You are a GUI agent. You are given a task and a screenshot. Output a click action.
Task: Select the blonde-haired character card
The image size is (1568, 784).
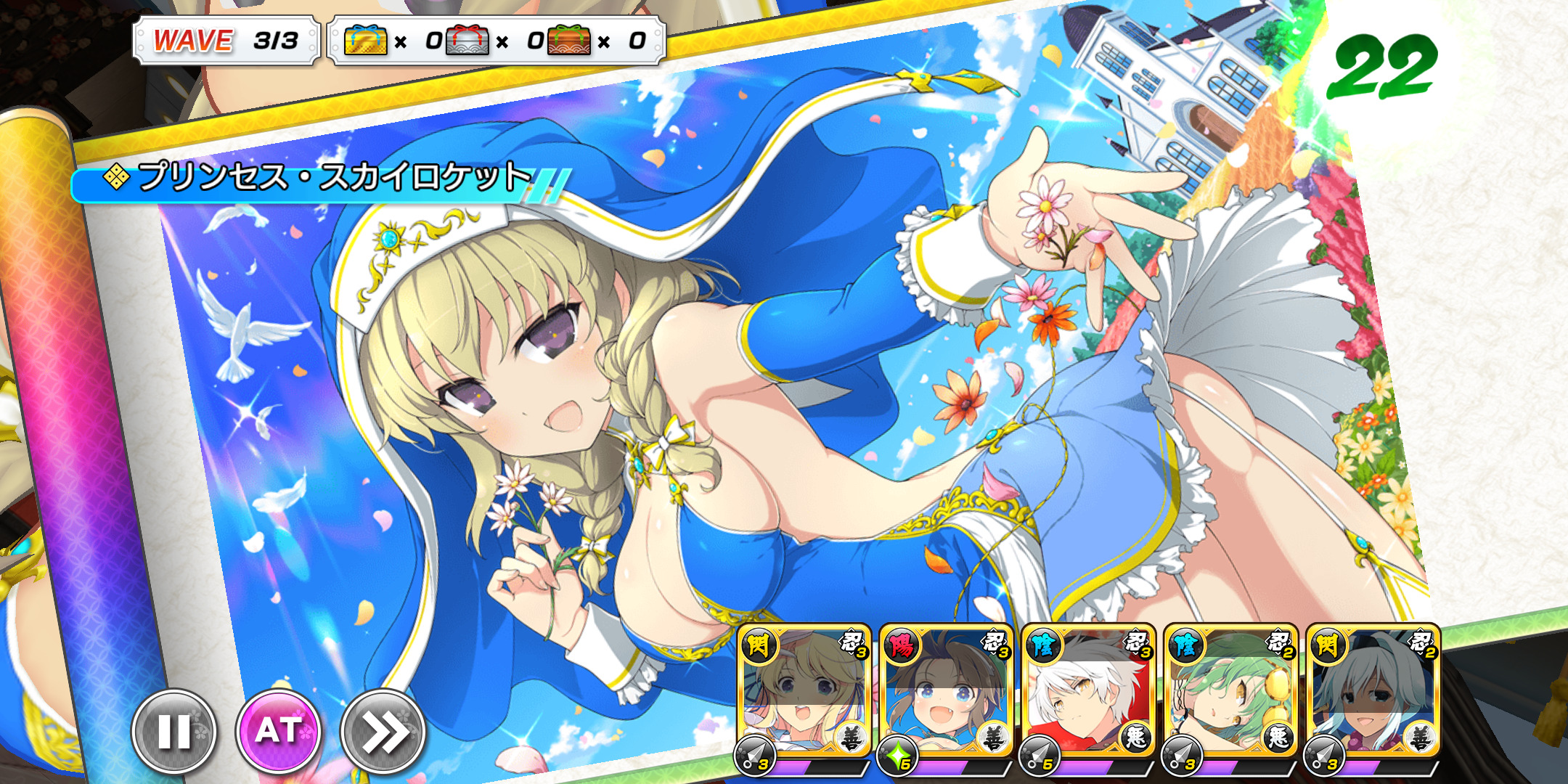coord(804,693)
